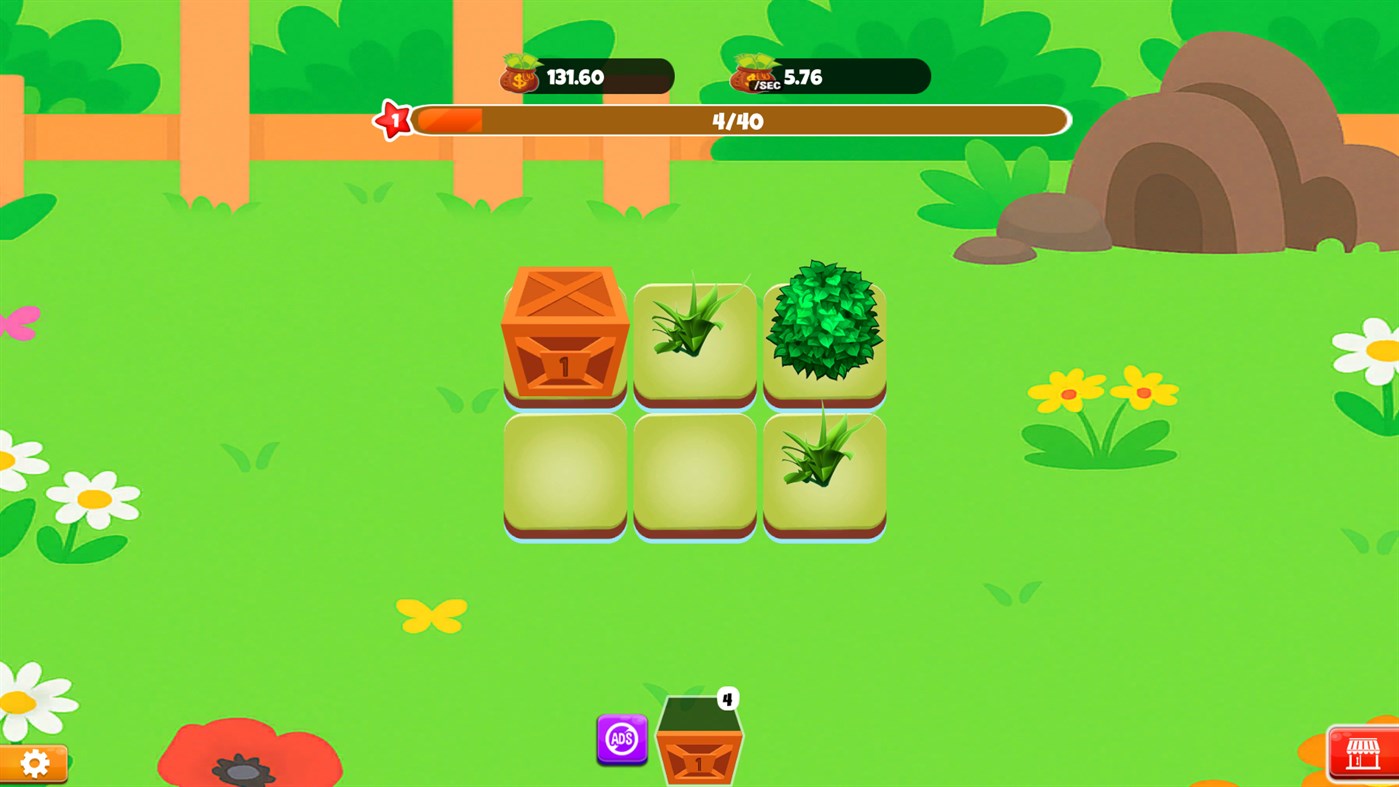Click the number 1 on the grid crate

click(x=564, y=367)
